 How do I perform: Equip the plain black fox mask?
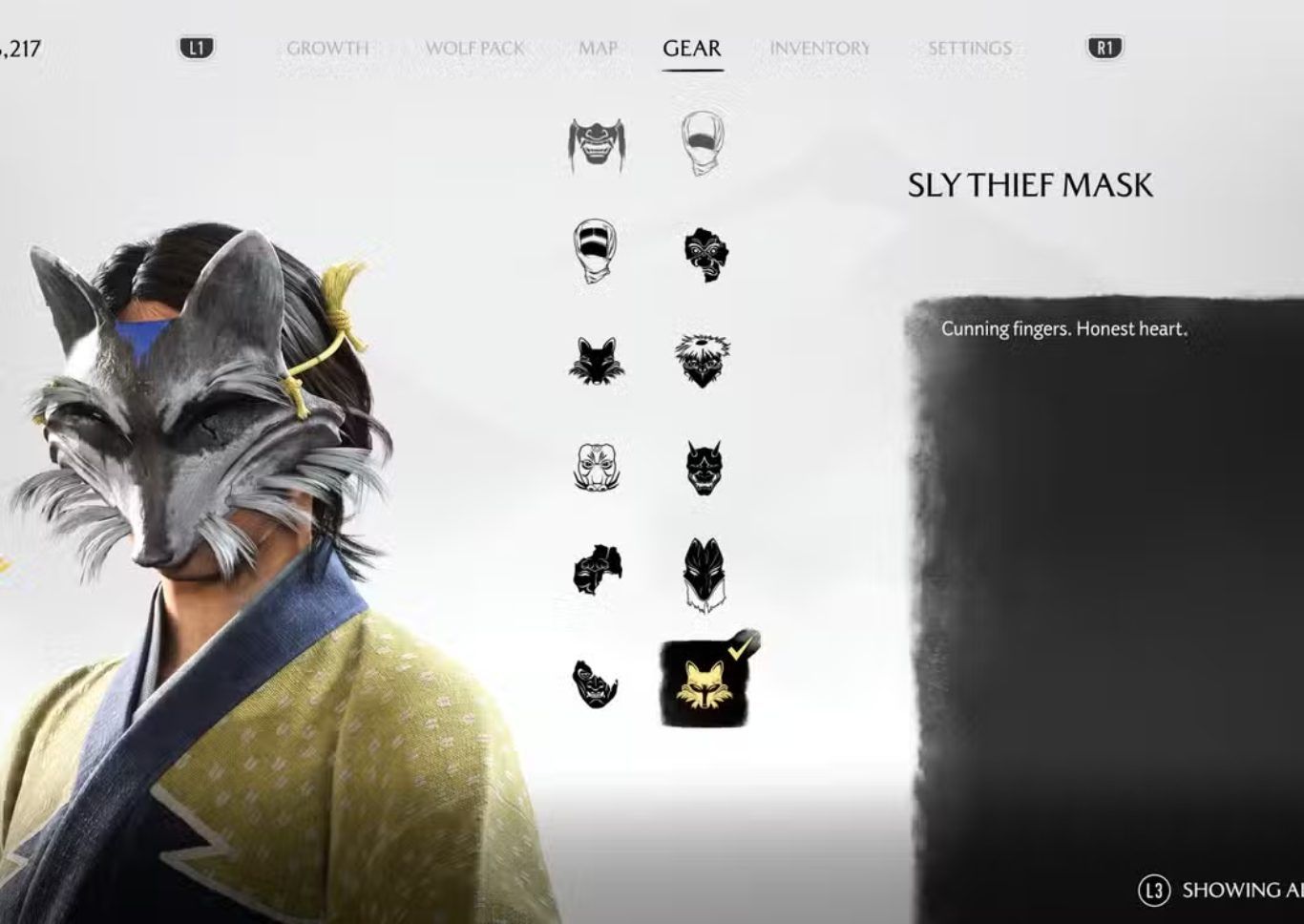(598, 361)
